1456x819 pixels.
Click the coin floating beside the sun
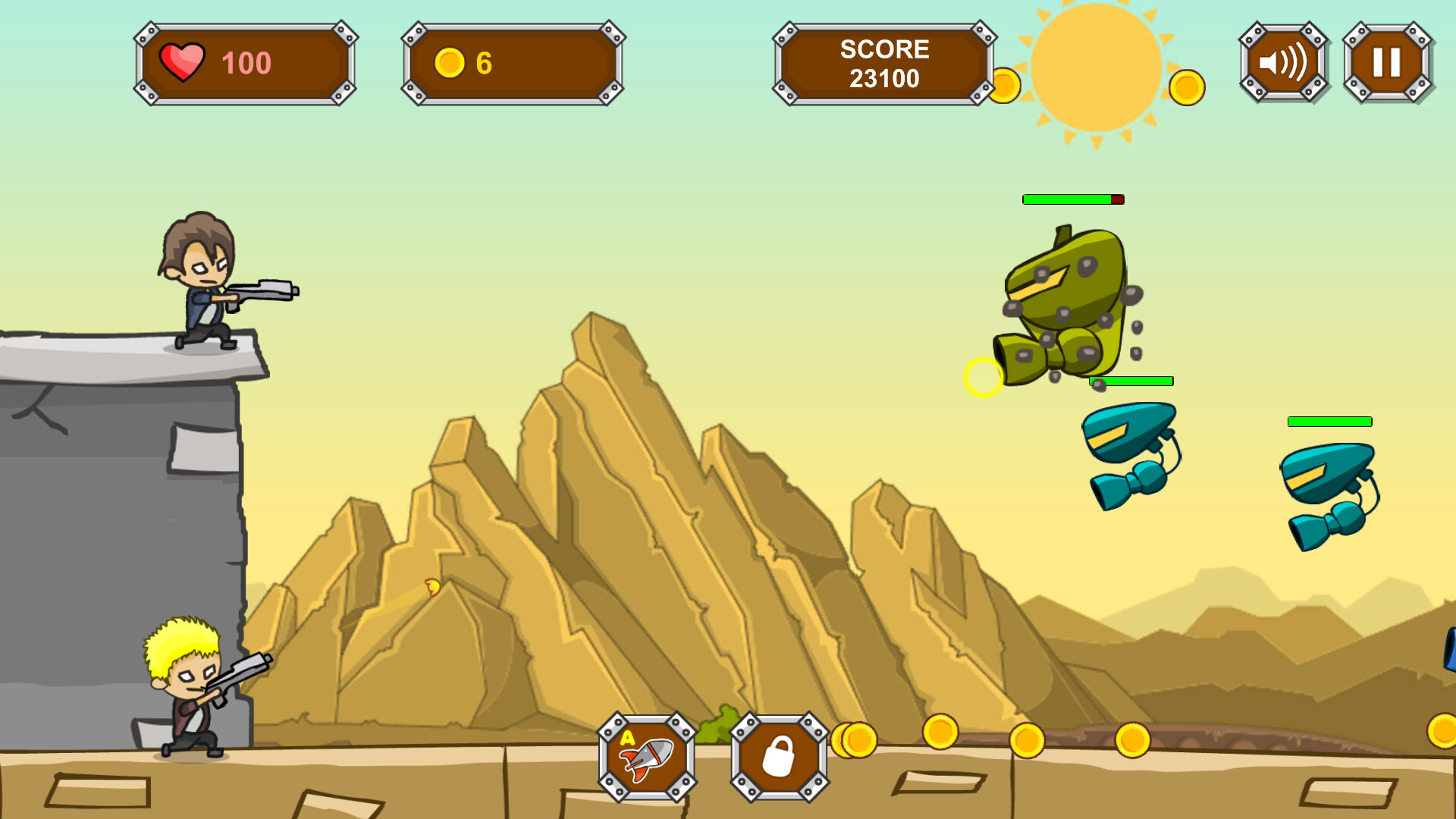pyautogui.click(x=1188, y=86)
